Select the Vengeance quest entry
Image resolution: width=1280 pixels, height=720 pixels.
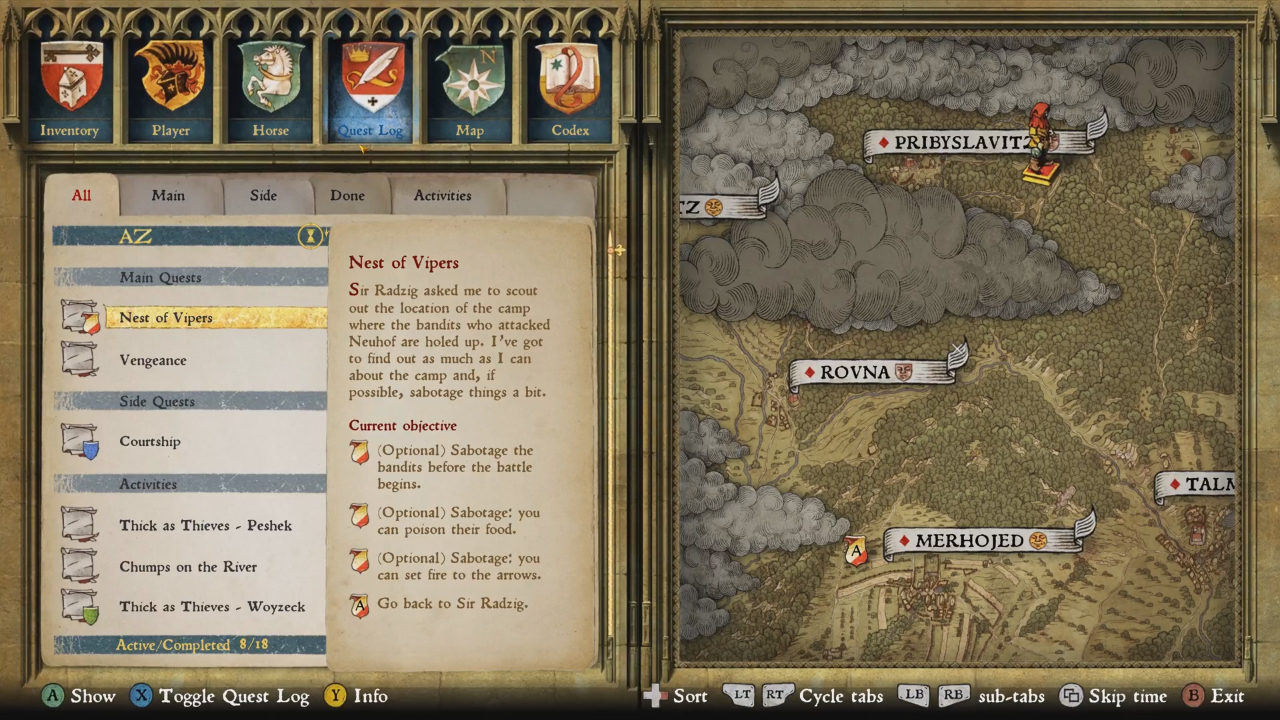click(153, 360)
